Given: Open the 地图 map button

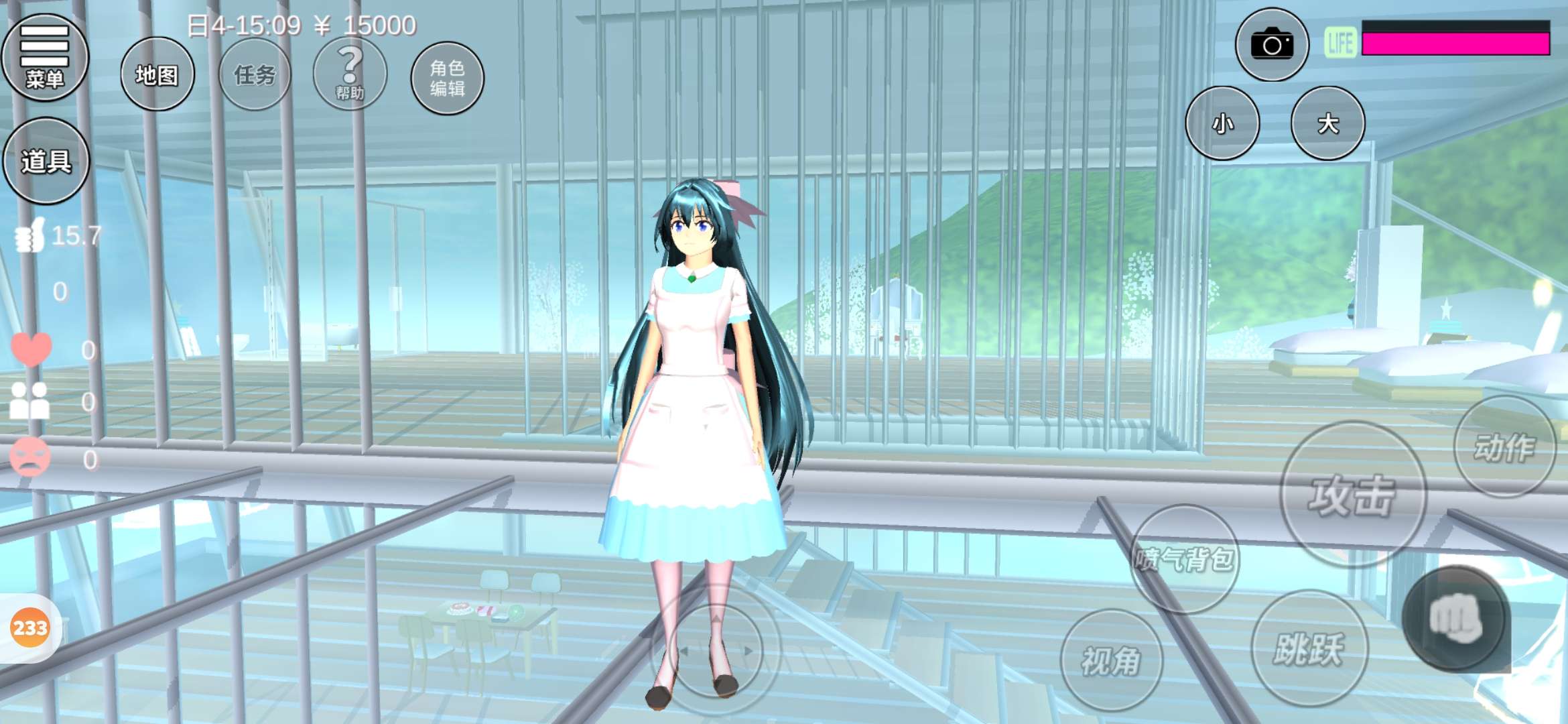Looking at the screenshot, I should [x=157, y=74].
